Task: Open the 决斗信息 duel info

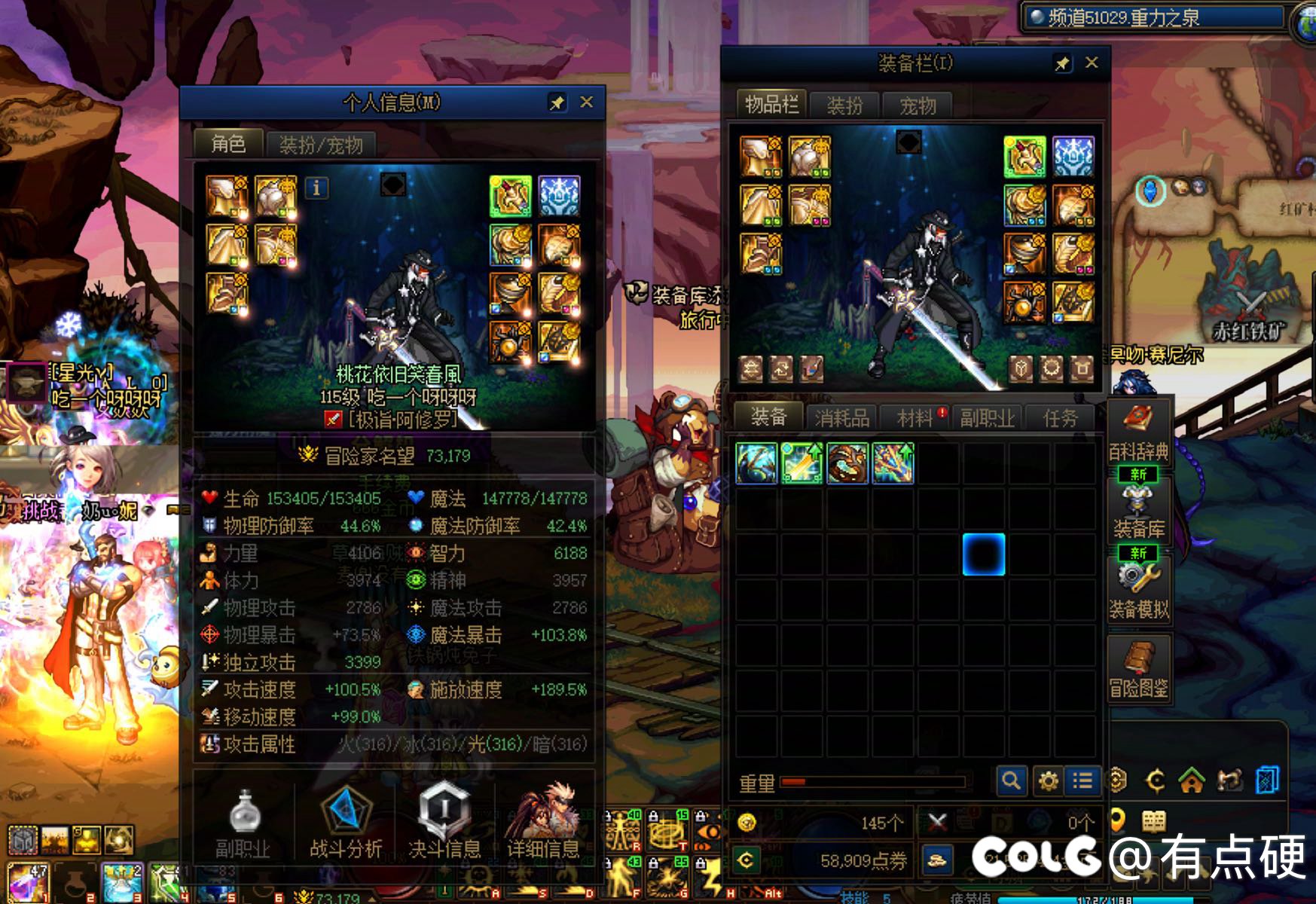Action: tap(444, 823)
